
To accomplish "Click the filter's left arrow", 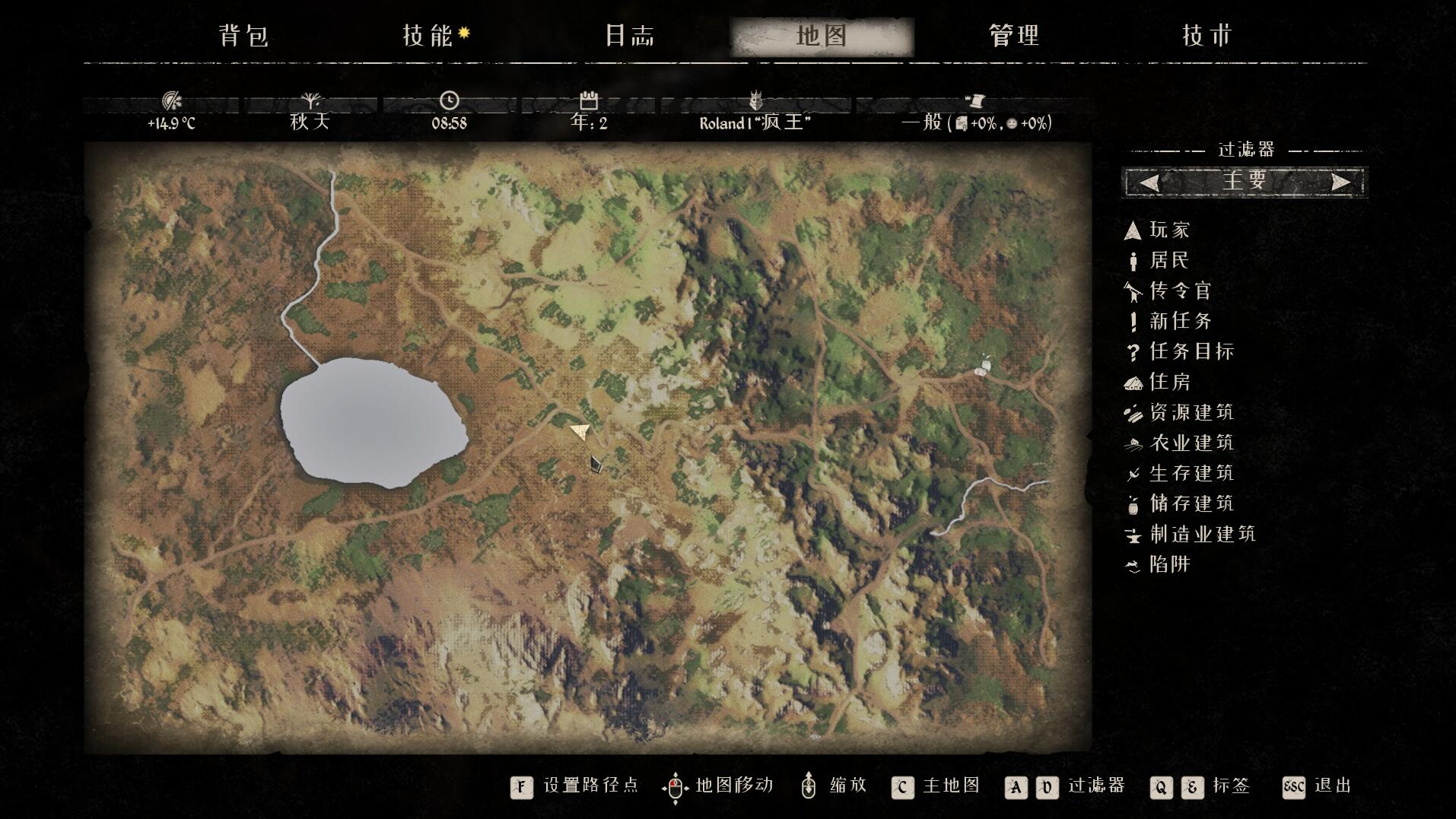I will [1149, 183].
